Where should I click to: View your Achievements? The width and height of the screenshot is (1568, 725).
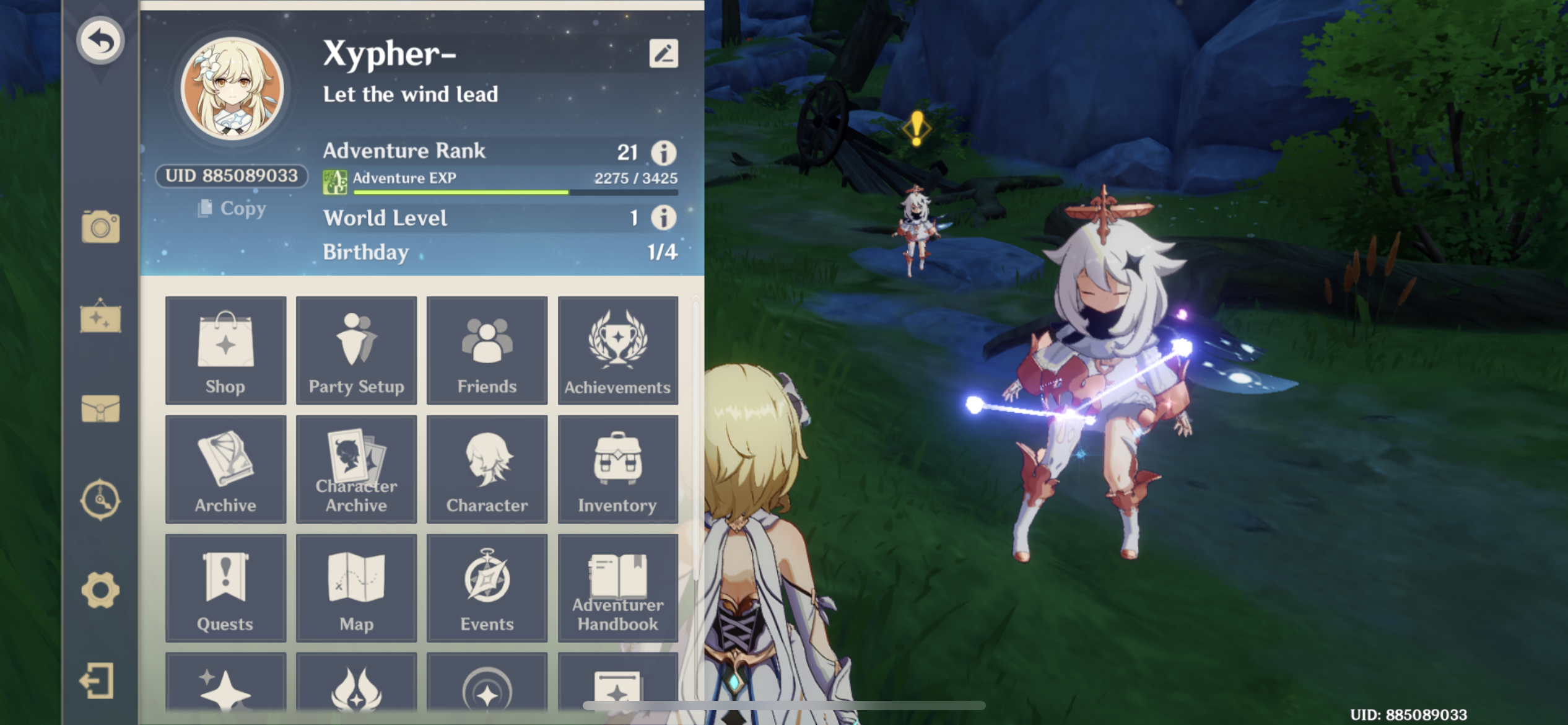(617, 350)
